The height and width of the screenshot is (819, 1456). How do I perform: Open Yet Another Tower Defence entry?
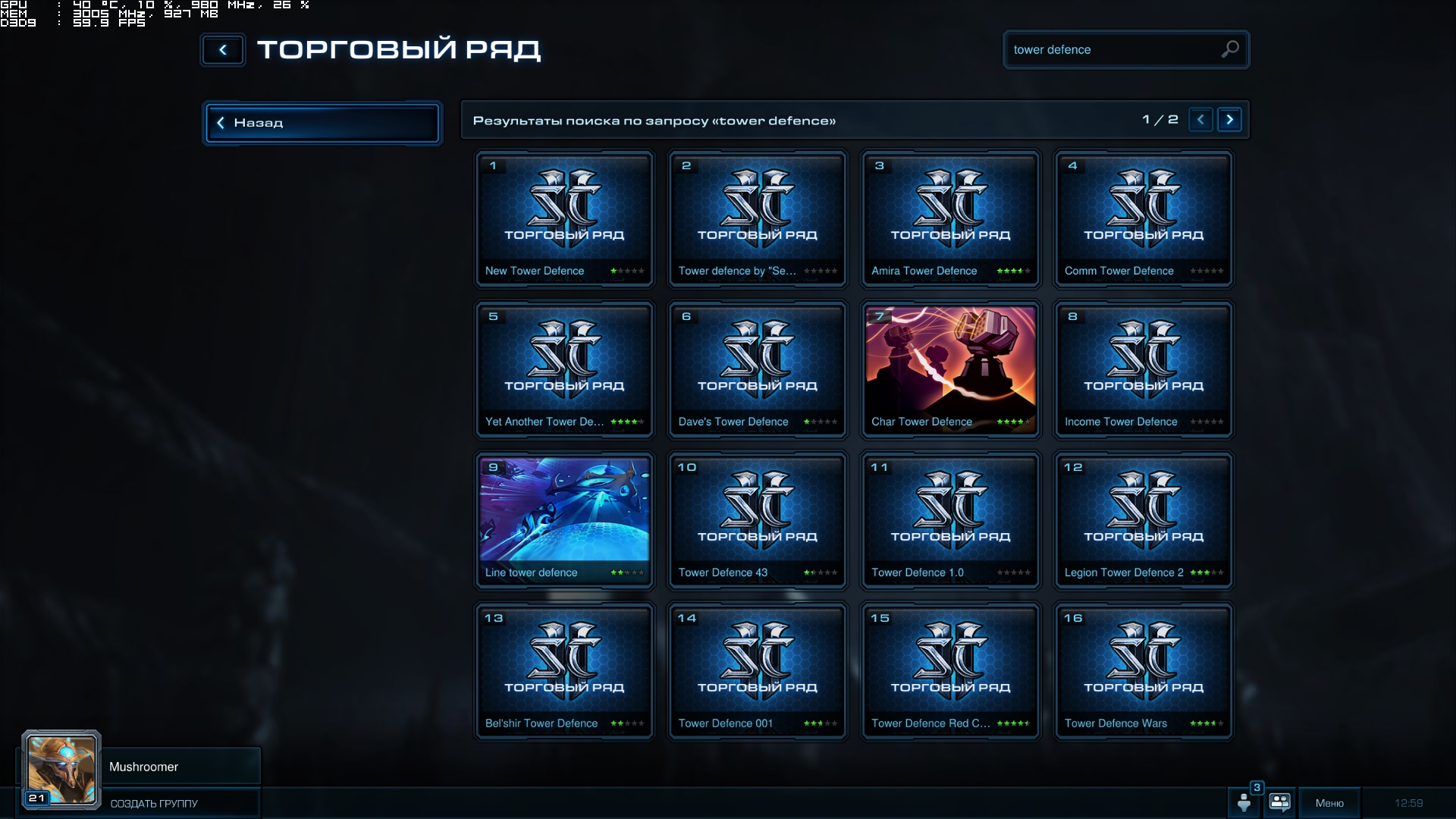[564, 370]
